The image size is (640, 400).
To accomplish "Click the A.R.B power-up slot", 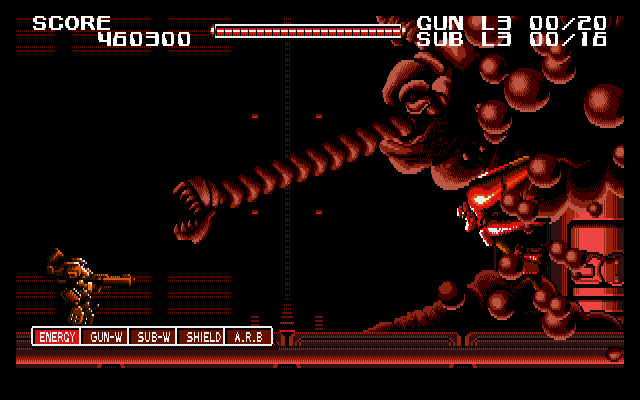I will pyautogui.click(x=248, y=337).
